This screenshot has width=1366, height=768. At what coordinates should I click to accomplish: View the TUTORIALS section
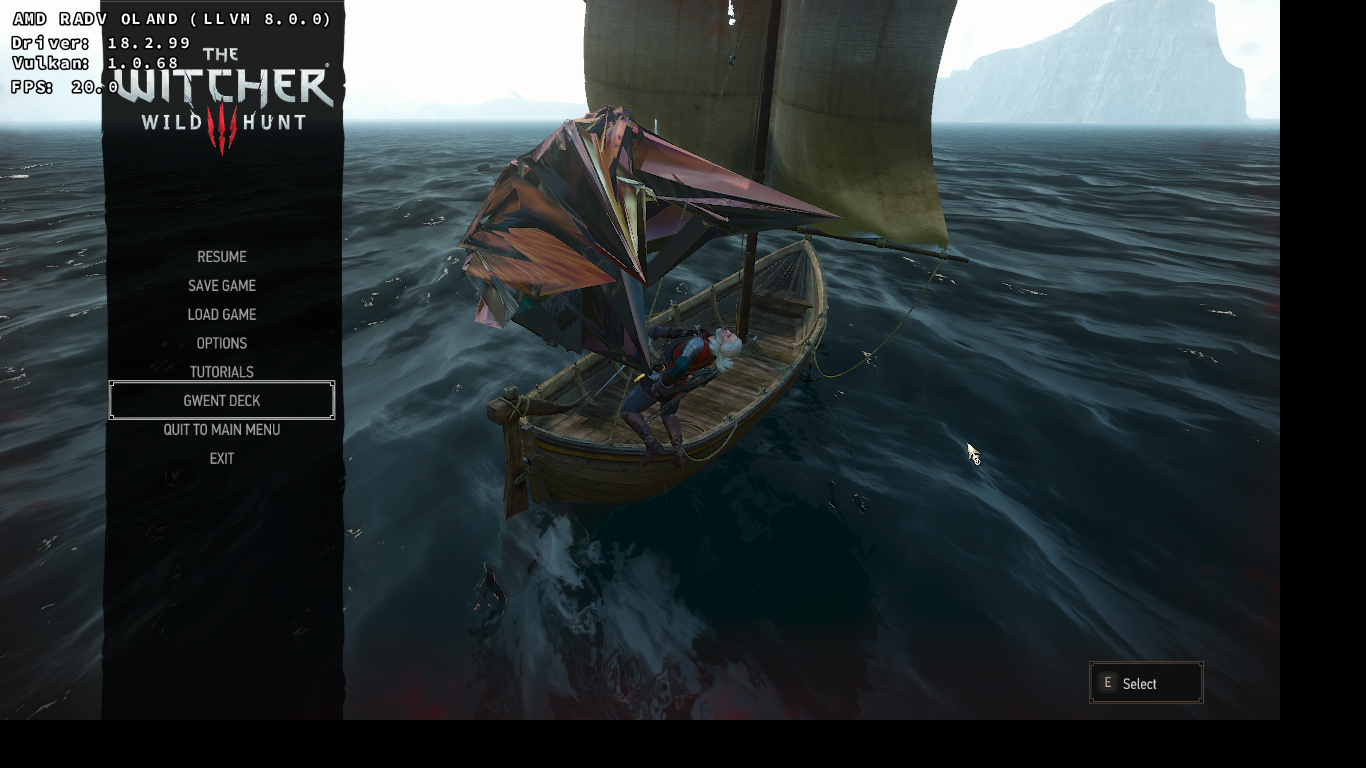[221, 371]
